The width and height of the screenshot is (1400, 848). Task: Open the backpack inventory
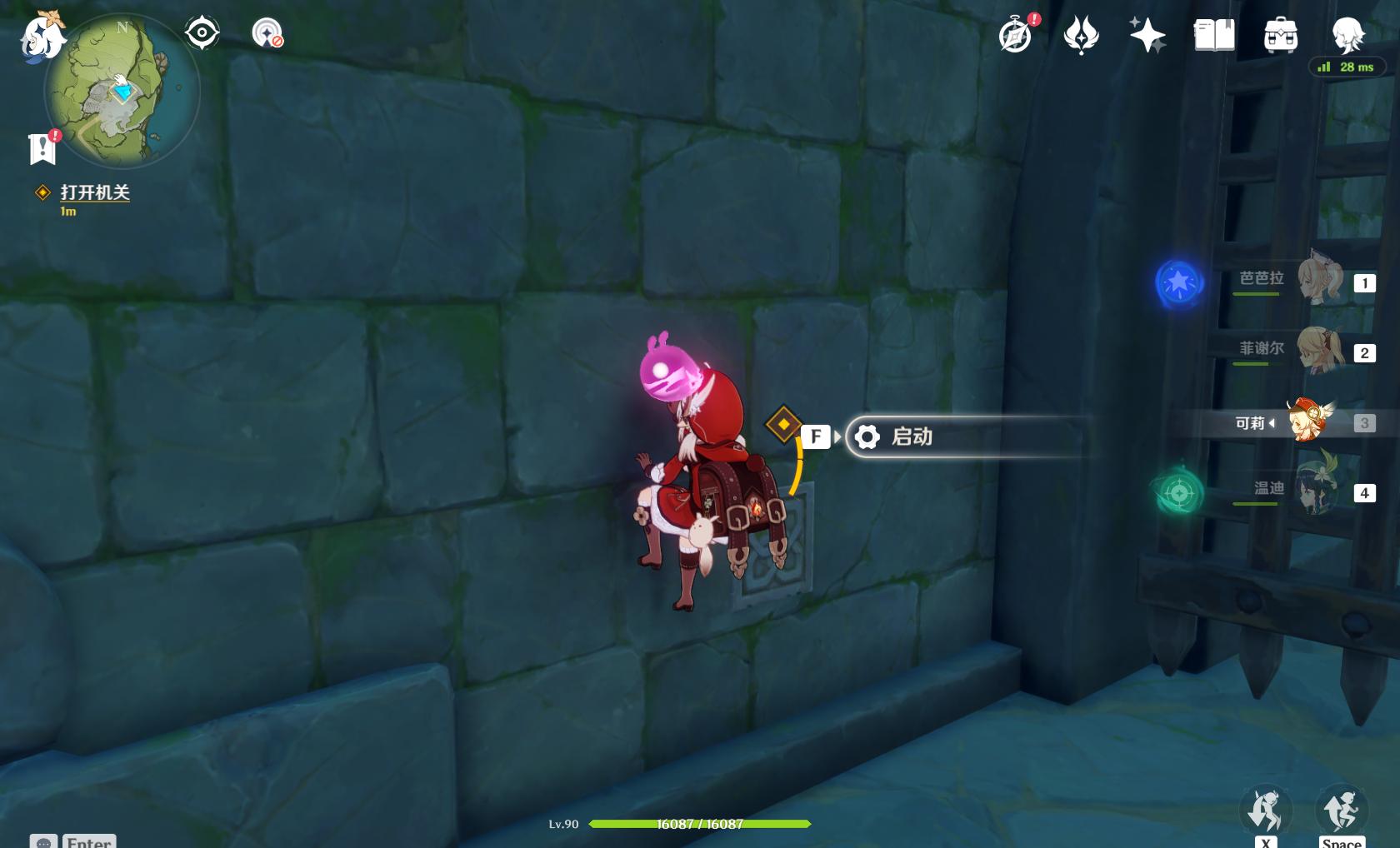[x=1281, y=35]
